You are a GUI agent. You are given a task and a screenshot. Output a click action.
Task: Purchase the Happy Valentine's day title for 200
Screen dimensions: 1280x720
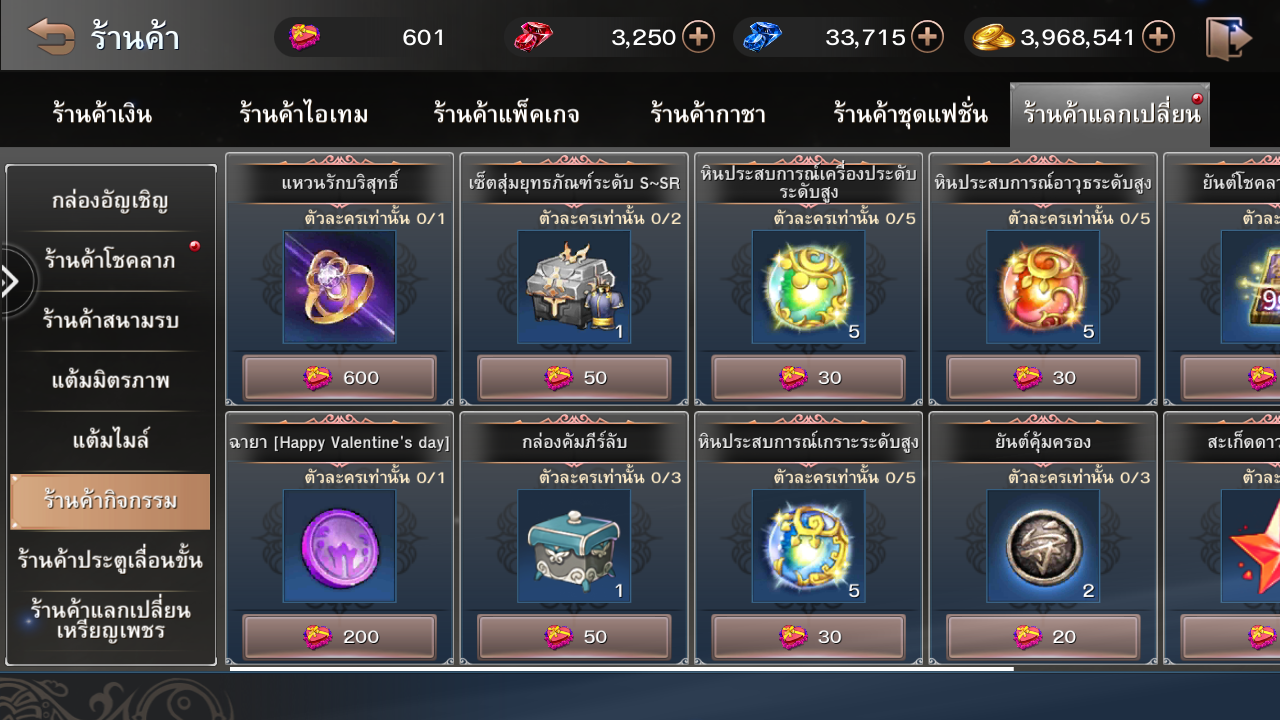340,637
